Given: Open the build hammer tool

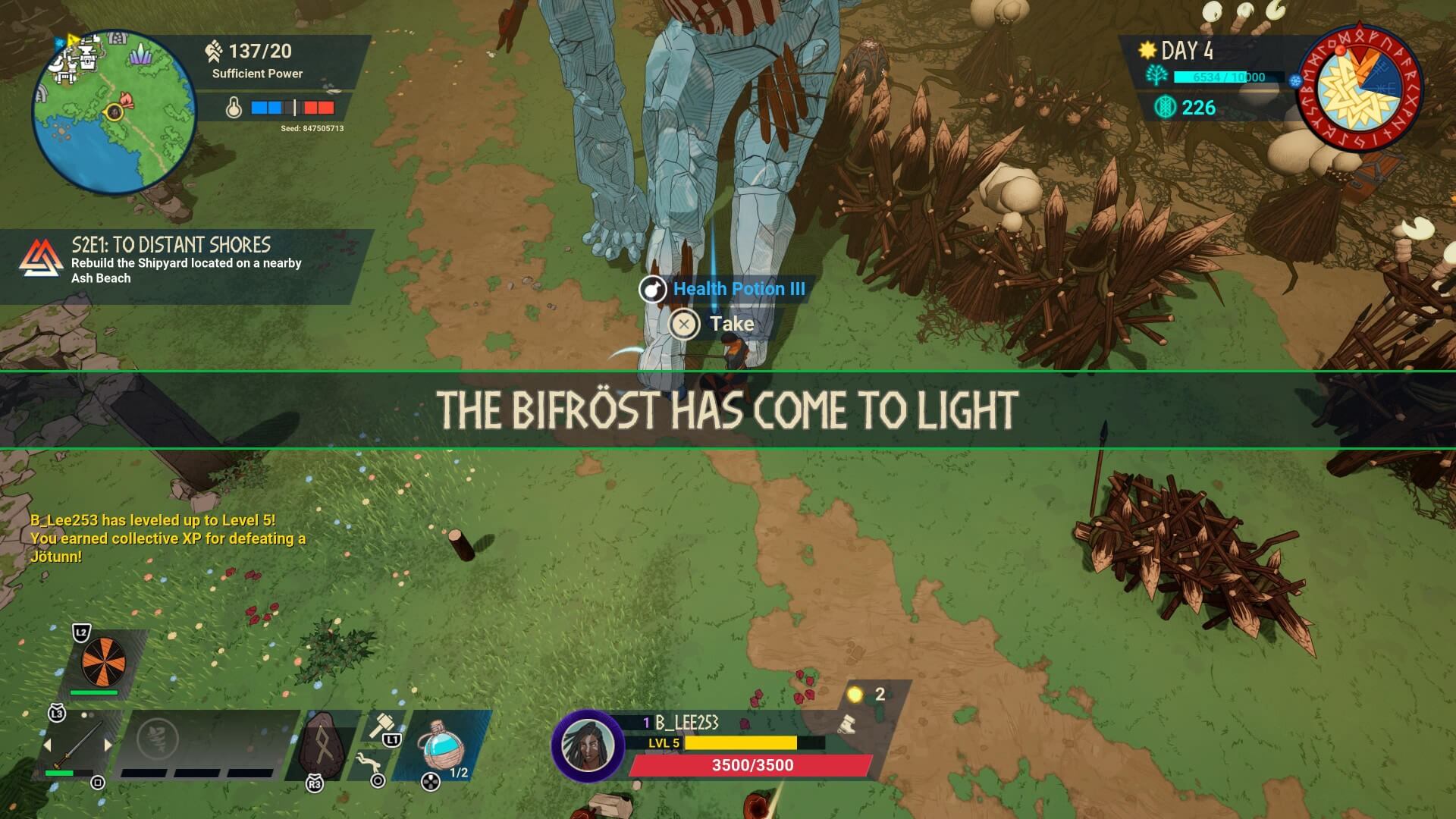Looking at the screenshot, I should [x=379, y=724].
